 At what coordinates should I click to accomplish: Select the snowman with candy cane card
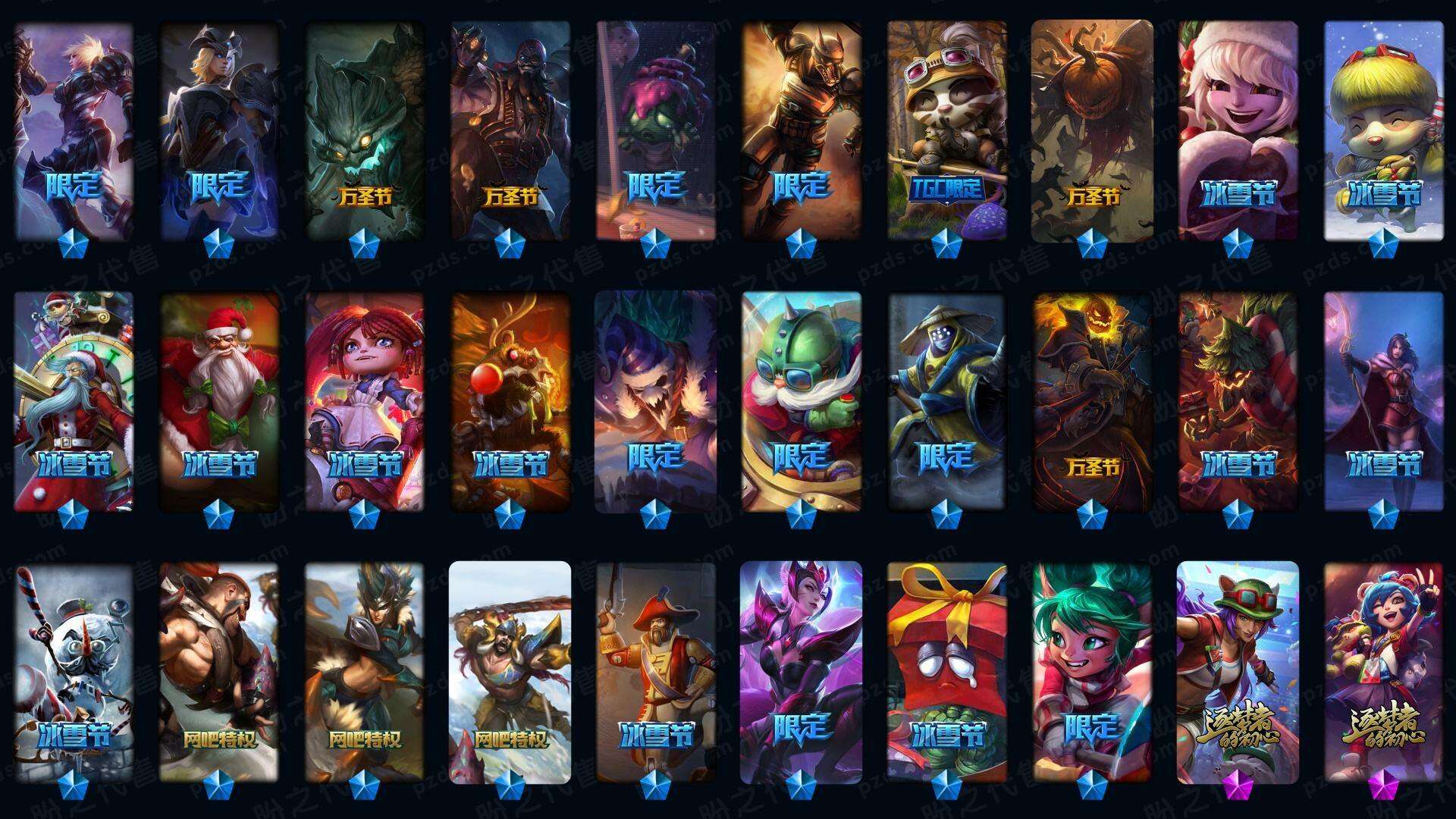(74, 673)
